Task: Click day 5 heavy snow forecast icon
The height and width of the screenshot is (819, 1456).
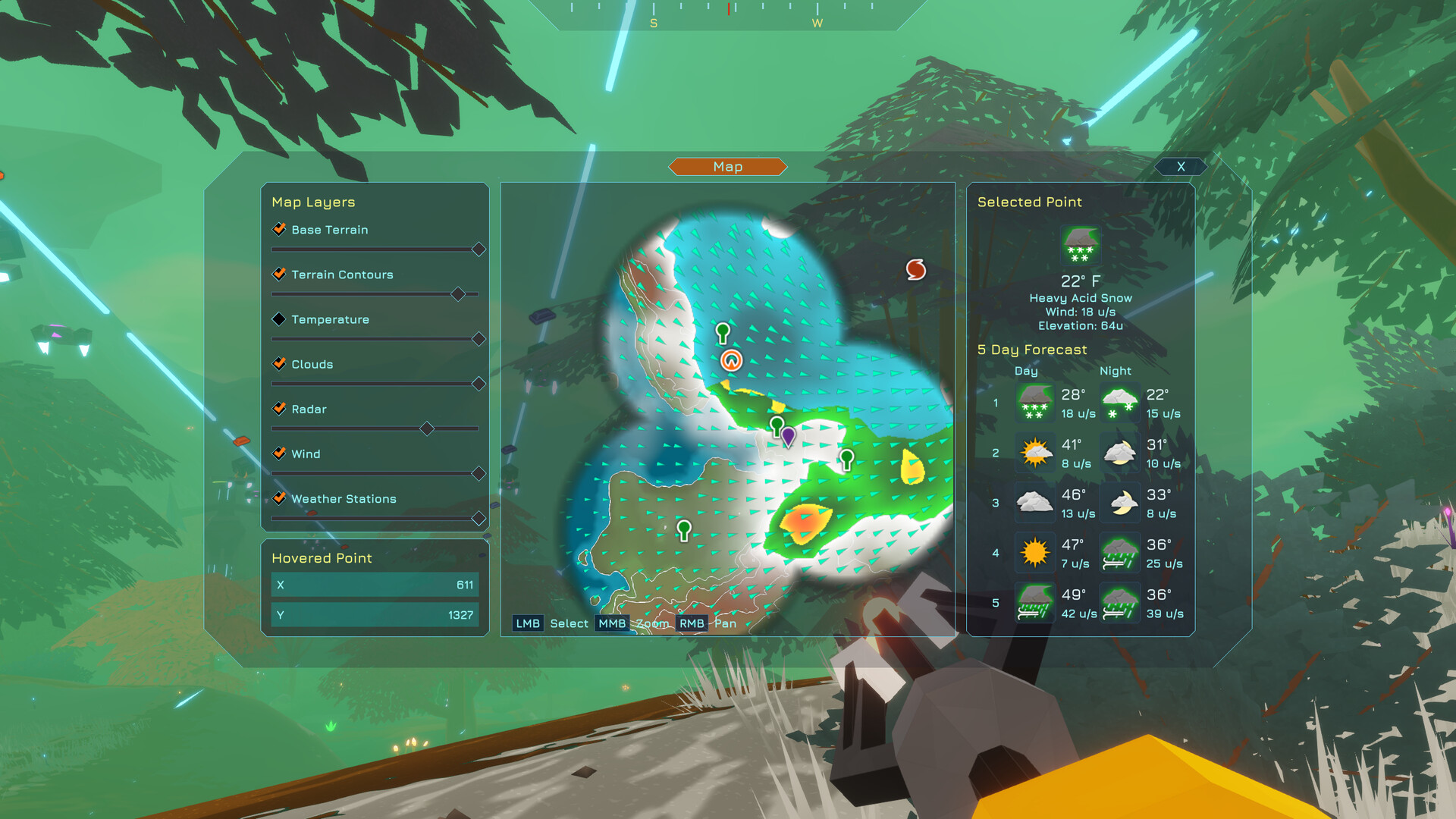Action: (1034, 603)
